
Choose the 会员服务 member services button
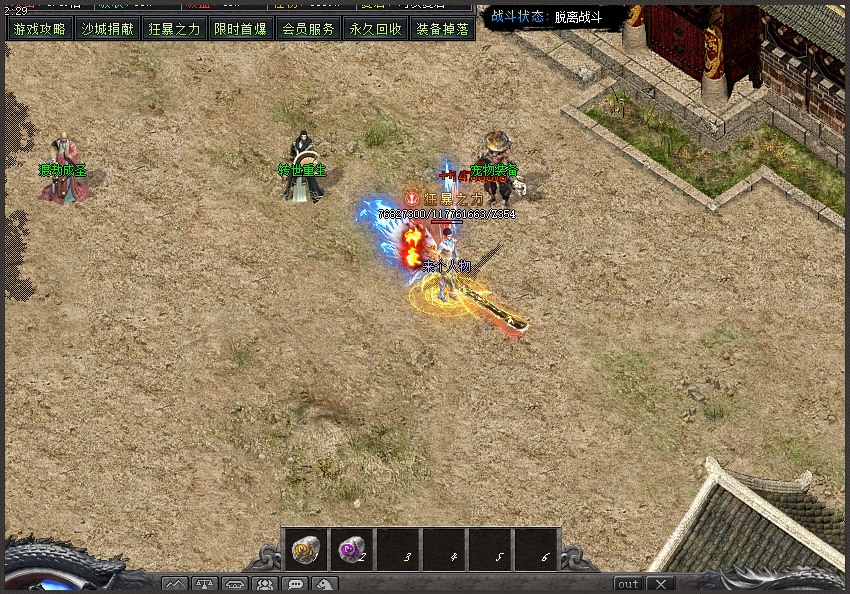point(308,29)
